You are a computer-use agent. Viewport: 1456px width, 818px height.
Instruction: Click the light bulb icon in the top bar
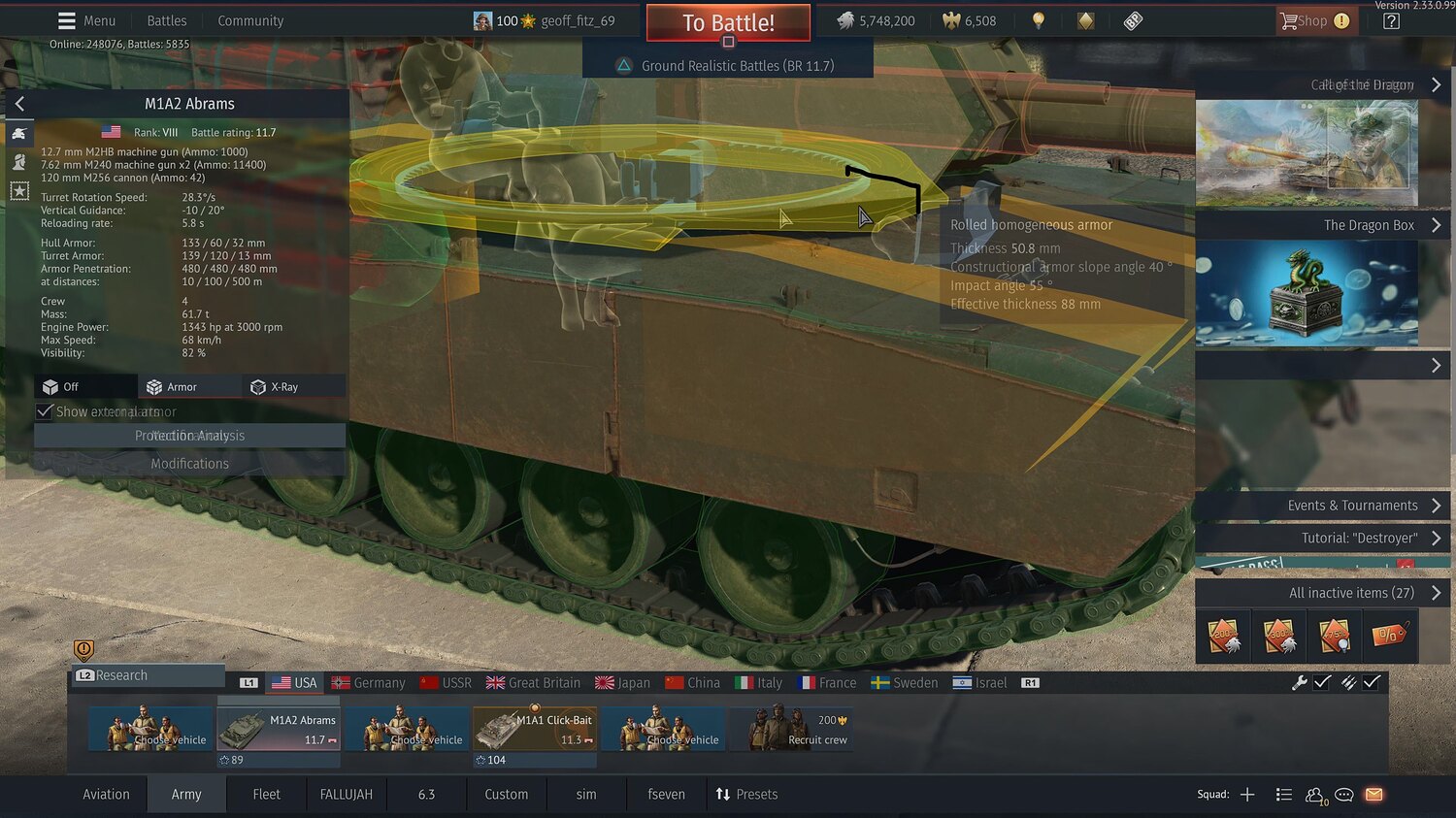pos(1038,20)
